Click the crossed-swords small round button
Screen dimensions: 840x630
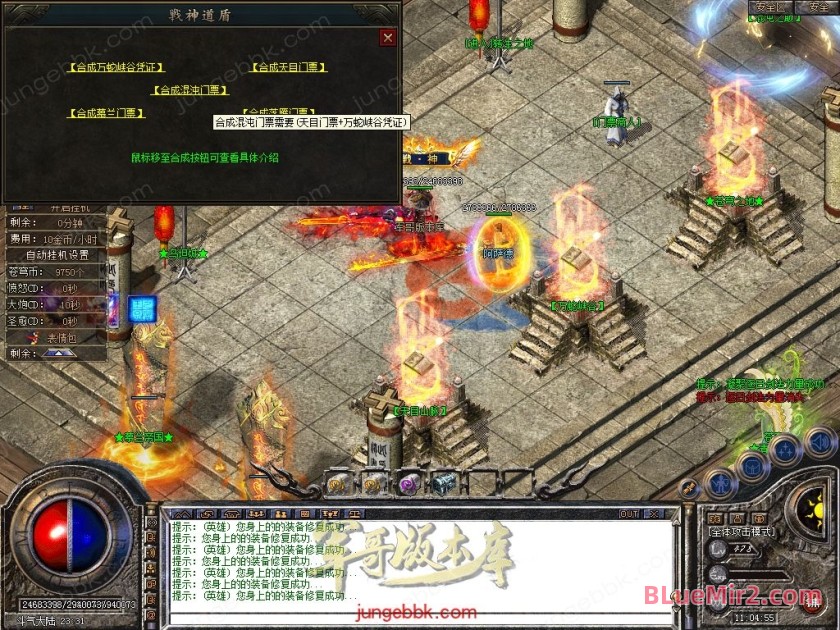coord(689,487)
